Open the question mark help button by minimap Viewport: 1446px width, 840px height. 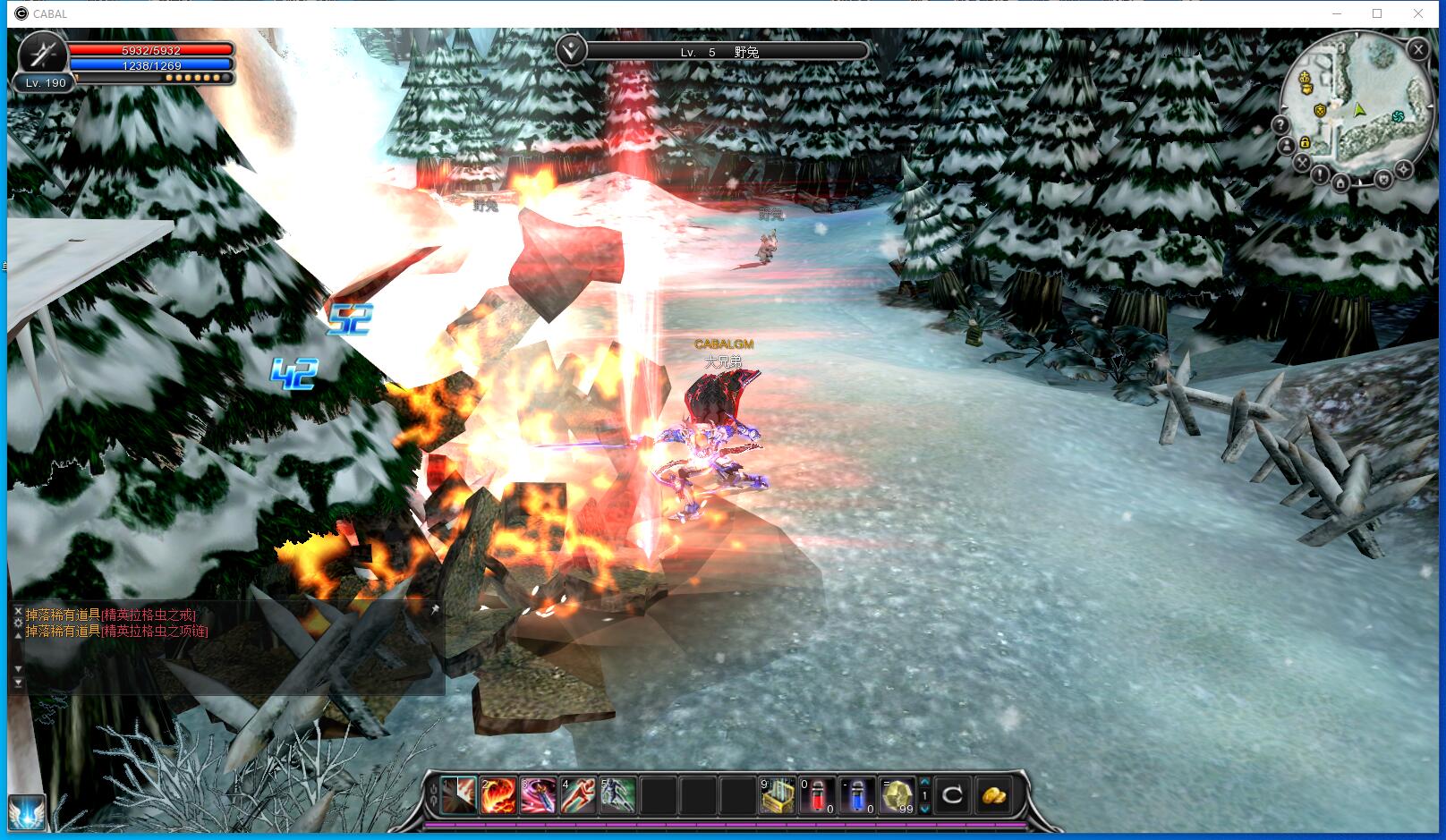(x=1281, y=125)
